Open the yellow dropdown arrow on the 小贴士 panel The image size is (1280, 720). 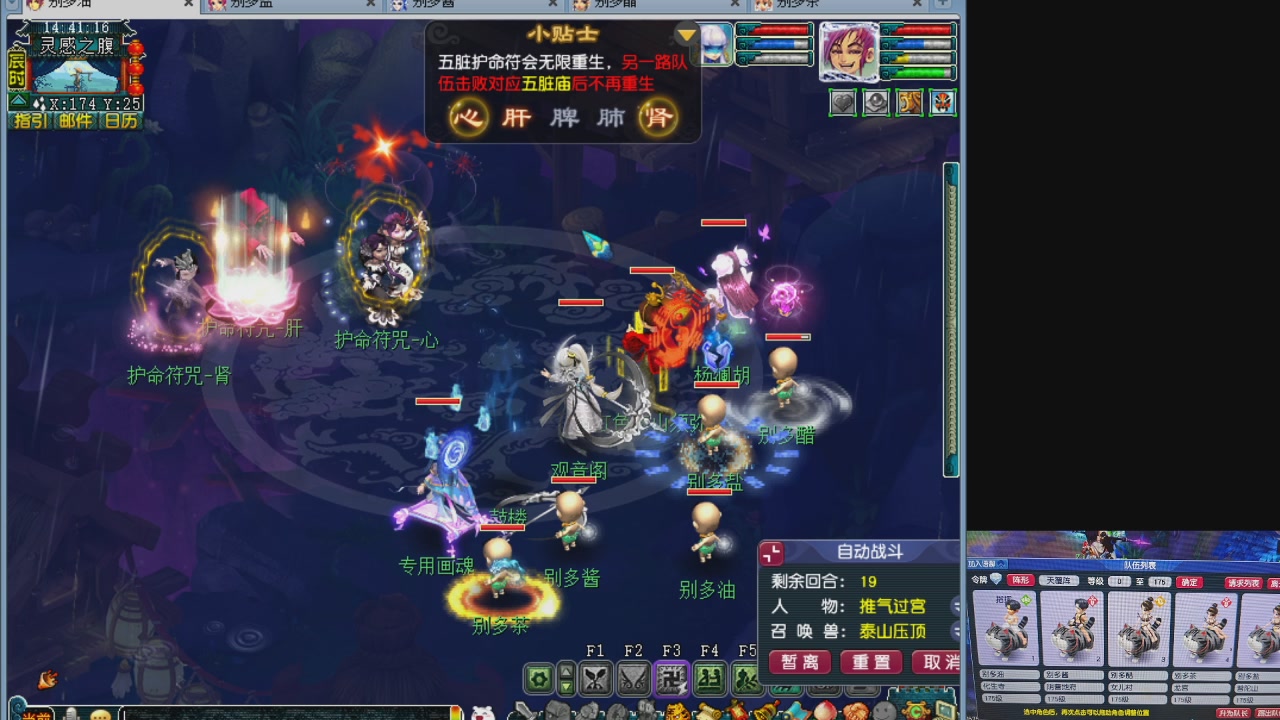pyautogui.click(x=687, y=33)
